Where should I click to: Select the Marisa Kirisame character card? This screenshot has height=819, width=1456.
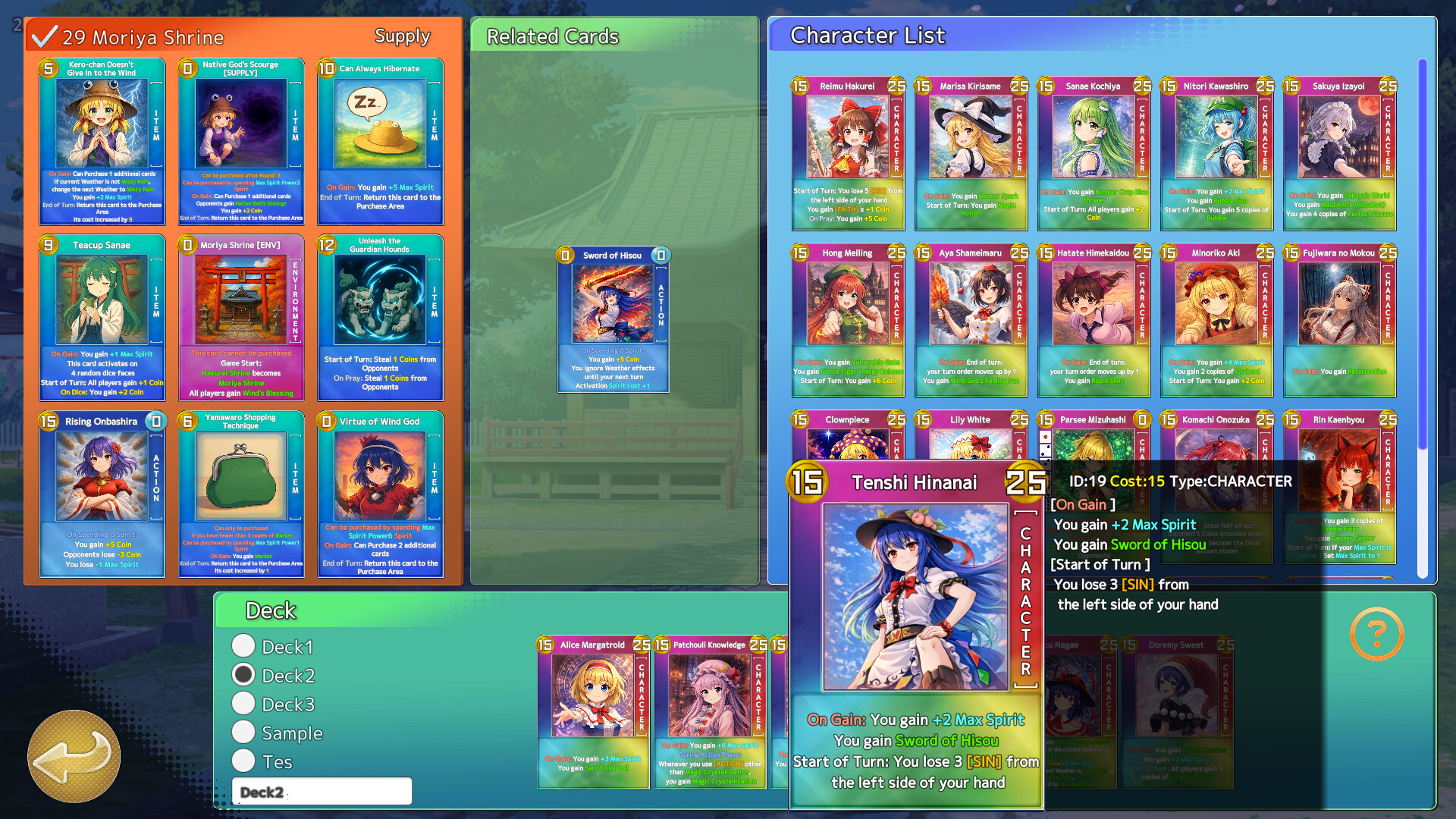tap(971, 152)
